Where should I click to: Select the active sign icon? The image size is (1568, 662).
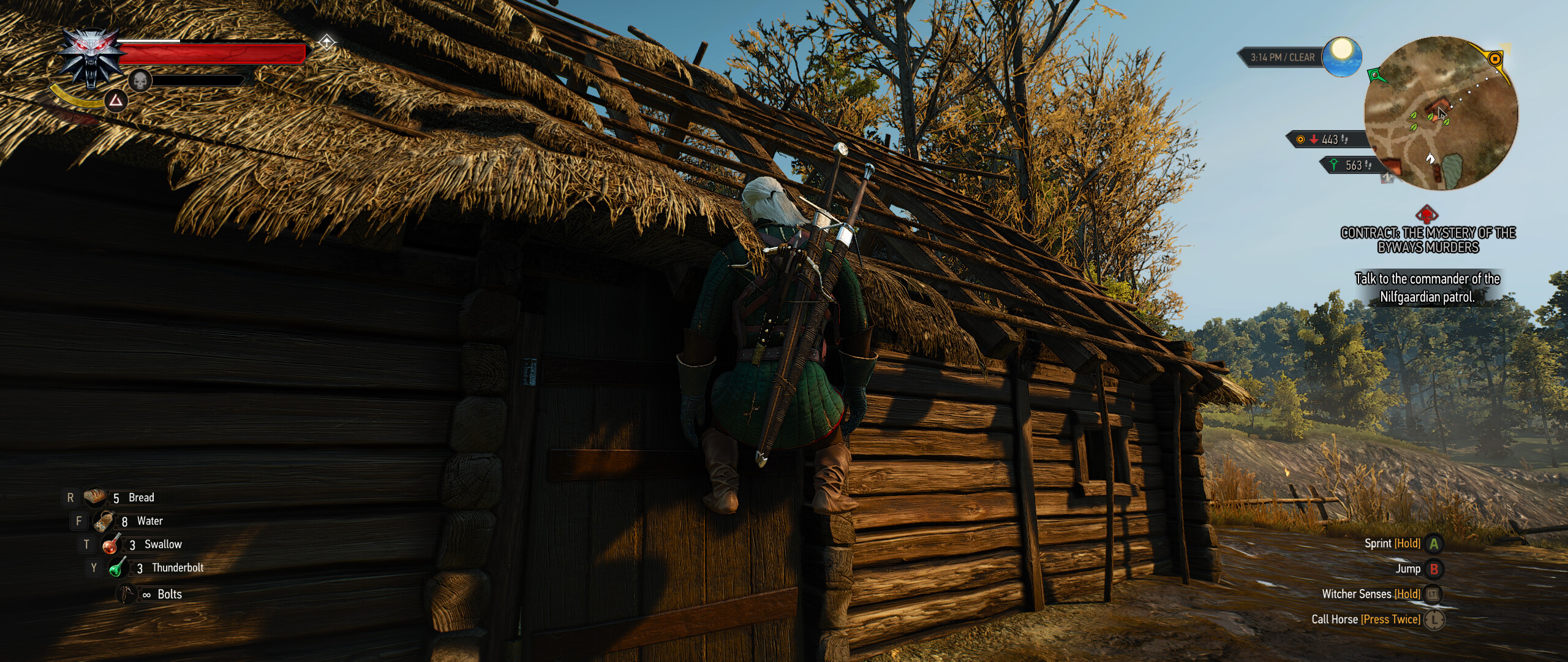pos(116,101)
